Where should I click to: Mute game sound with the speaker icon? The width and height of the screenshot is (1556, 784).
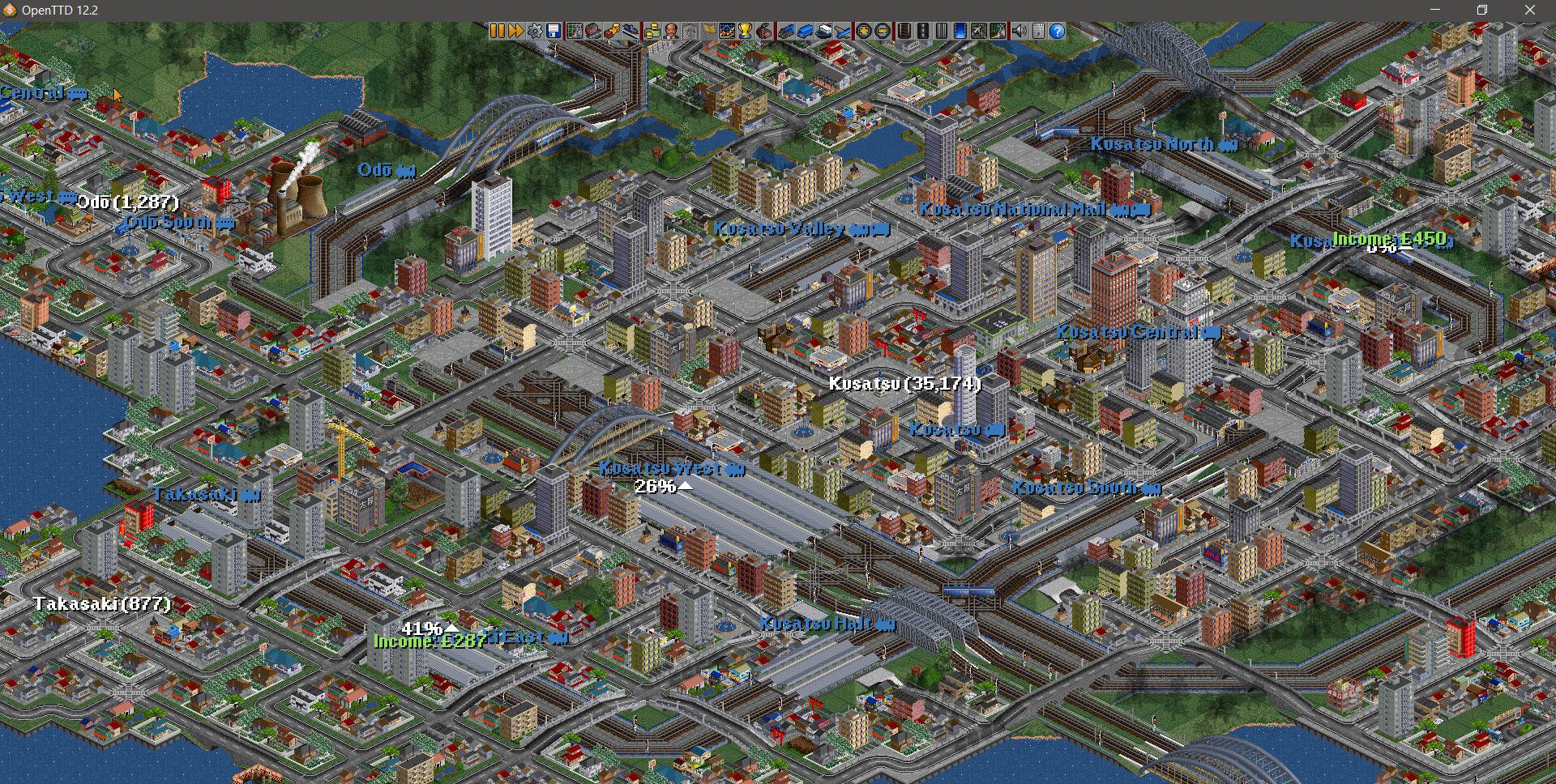tap(1020, 31)
